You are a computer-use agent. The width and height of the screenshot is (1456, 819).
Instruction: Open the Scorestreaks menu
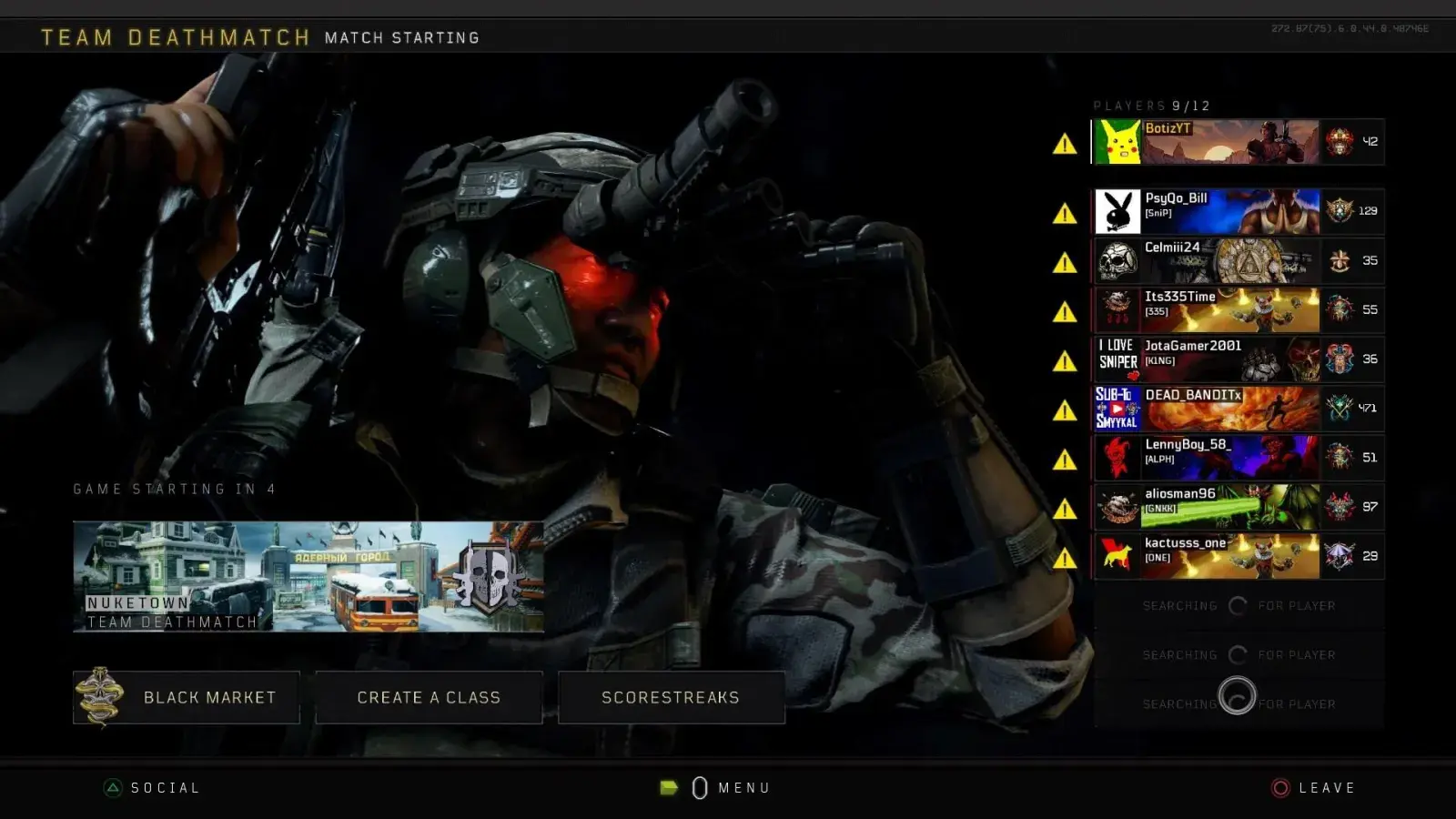coord(671,697)
